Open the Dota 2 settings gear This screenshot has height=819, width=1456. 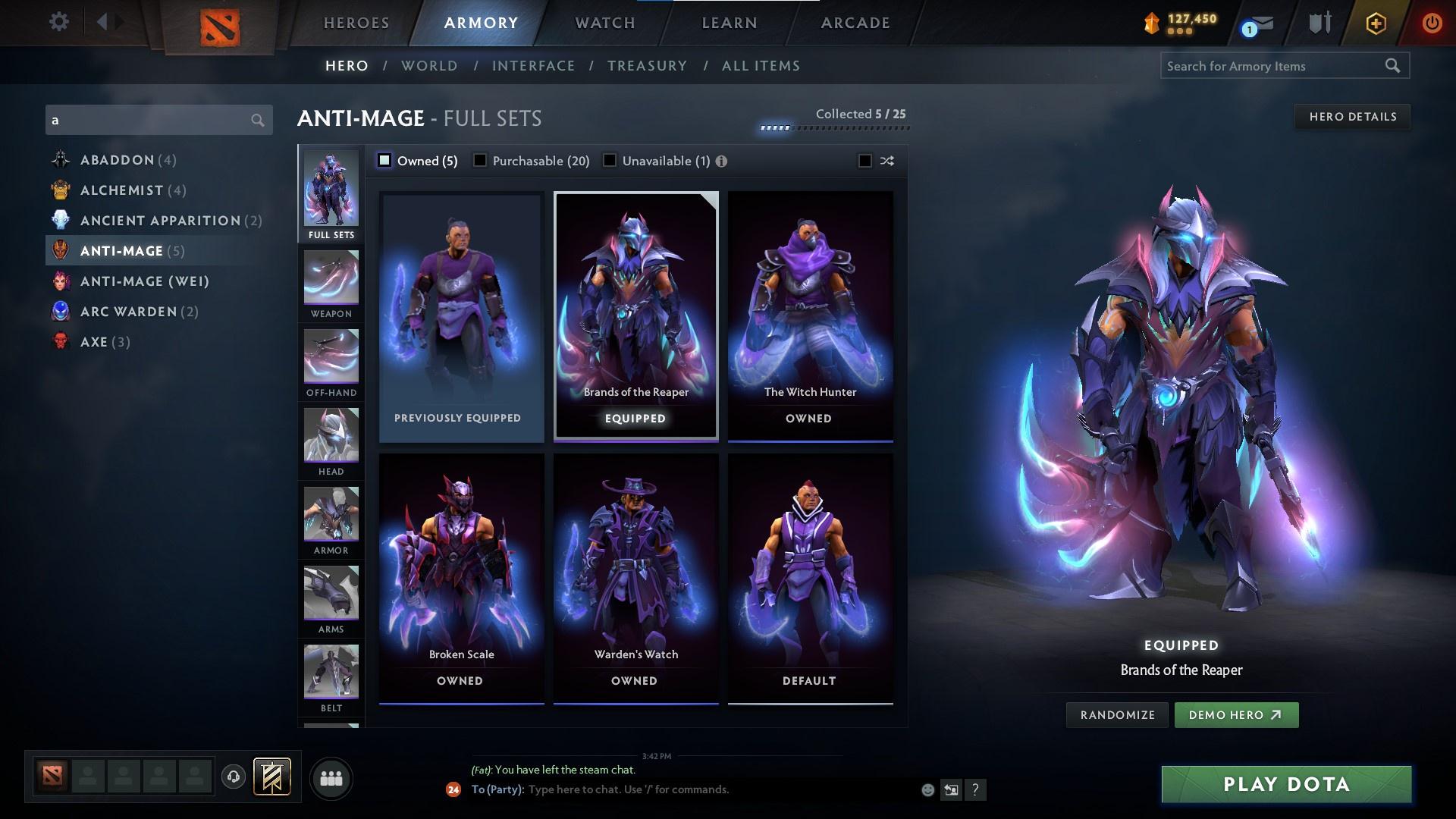pos(59,22)
